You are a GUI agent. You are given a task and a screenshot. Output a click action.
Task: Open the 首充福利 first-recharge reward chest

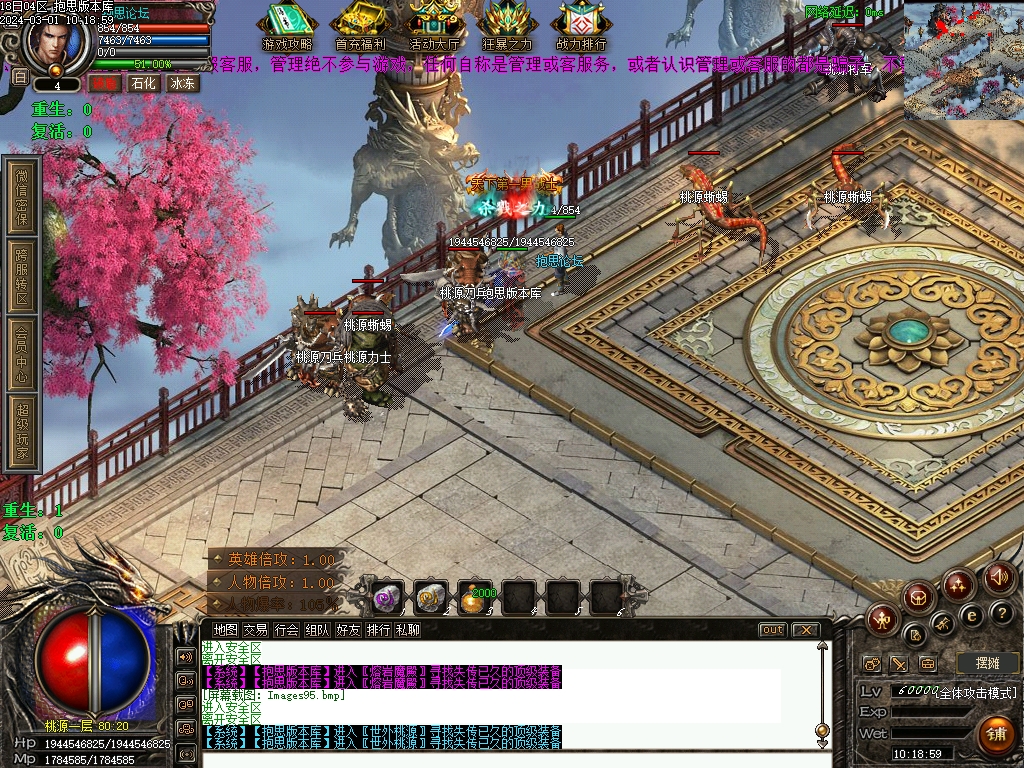[360, 25]
